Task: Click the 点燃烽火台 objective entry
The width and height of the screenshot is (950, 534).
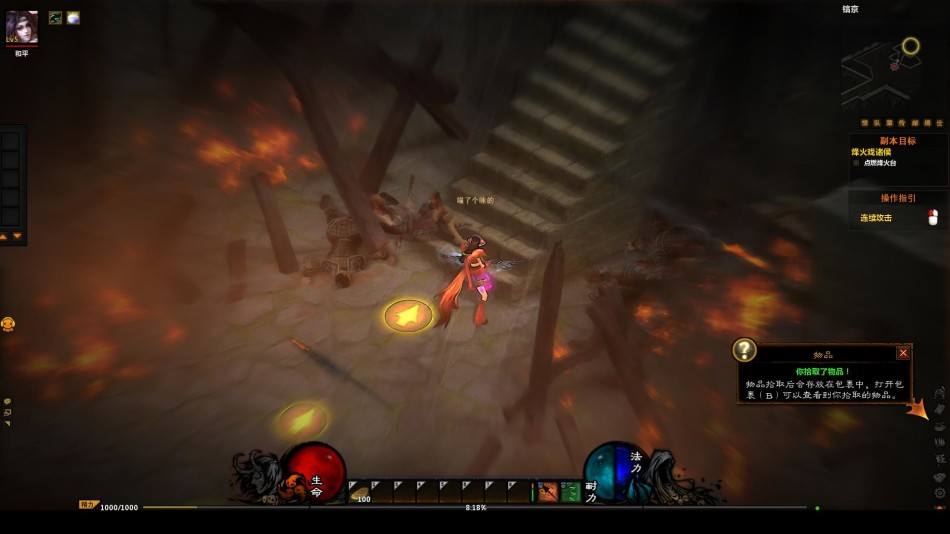Action: click(886, 162)
